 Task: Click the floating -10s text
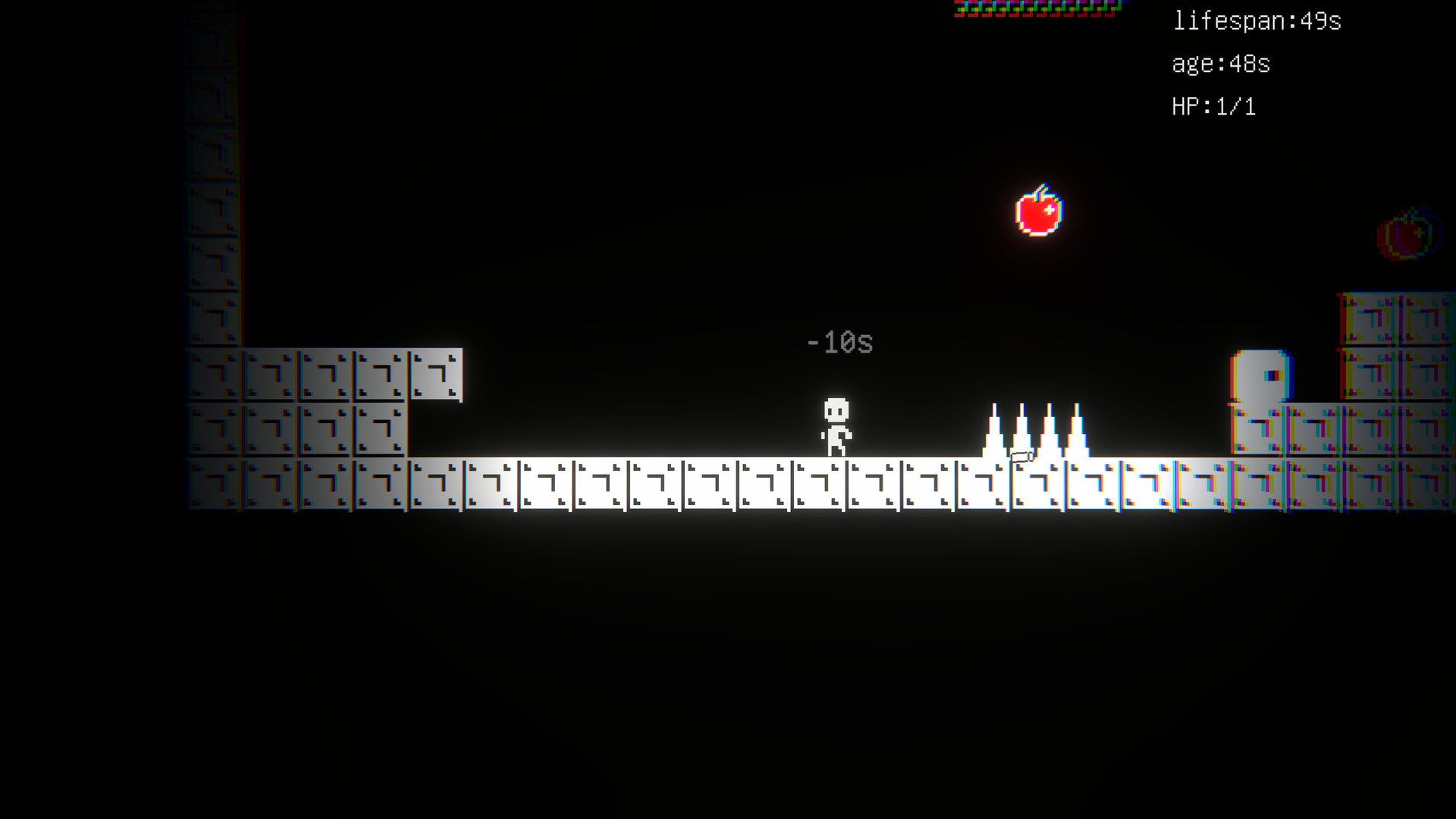click(839, 343)
